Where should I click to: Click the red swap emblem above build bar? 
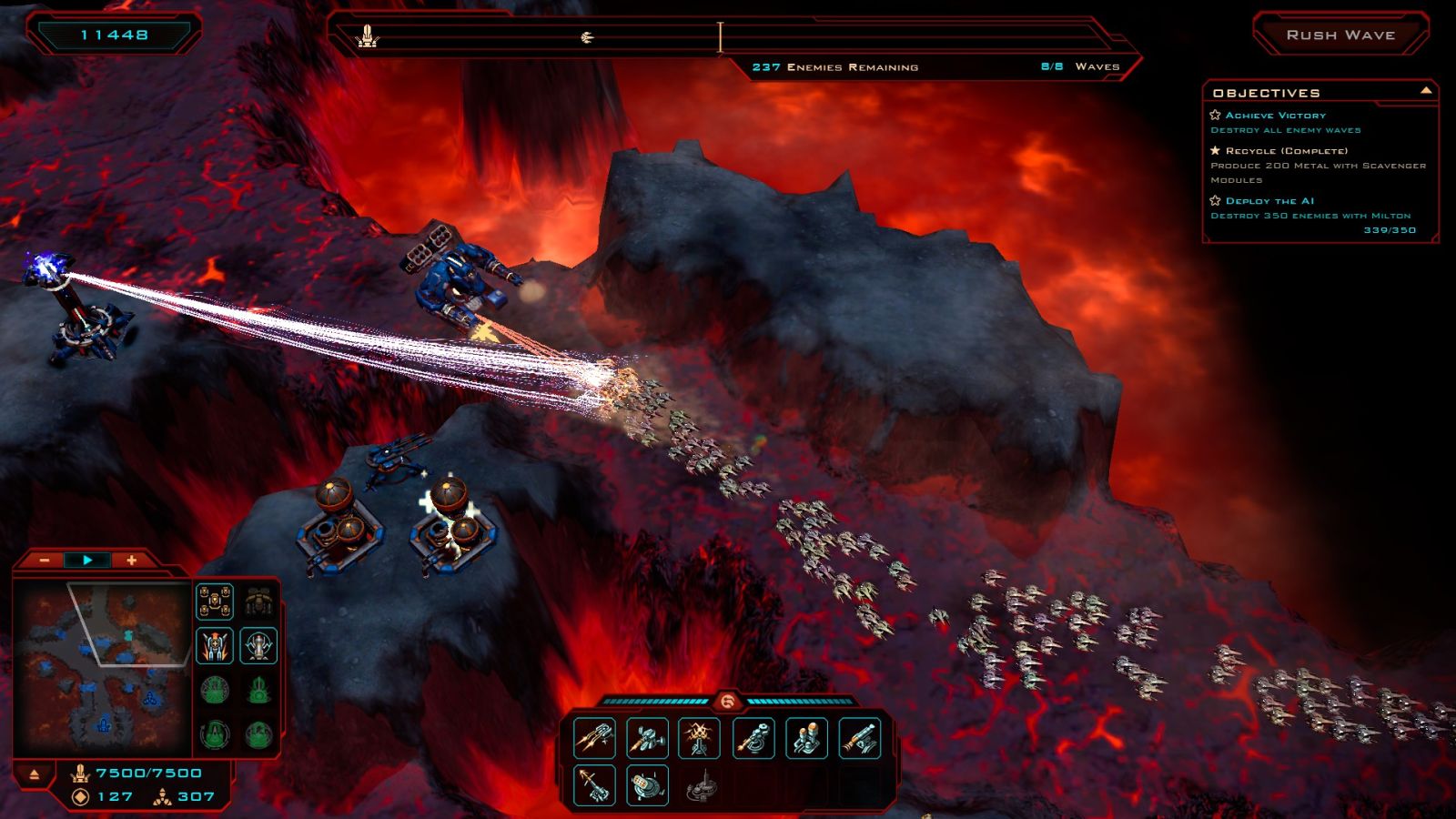point(727,701)
